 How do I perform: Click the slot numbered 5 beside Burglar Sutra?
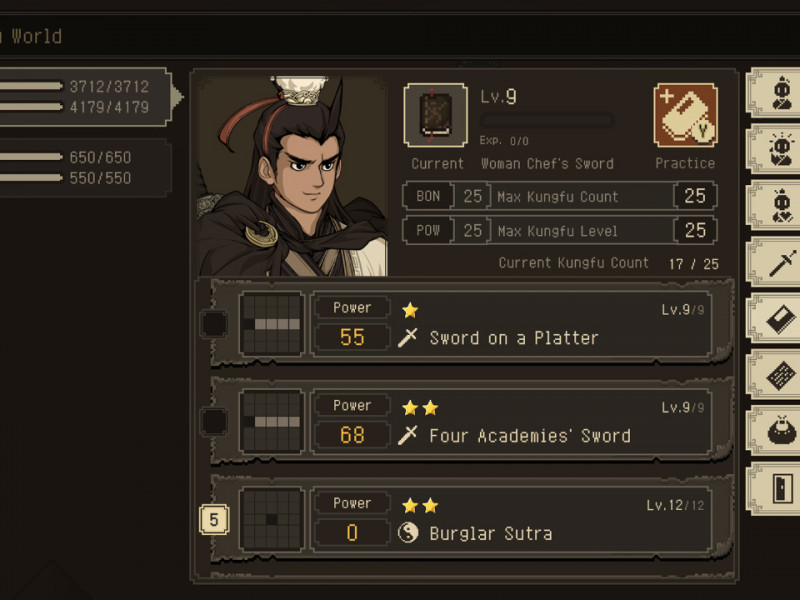pos(215,520)
